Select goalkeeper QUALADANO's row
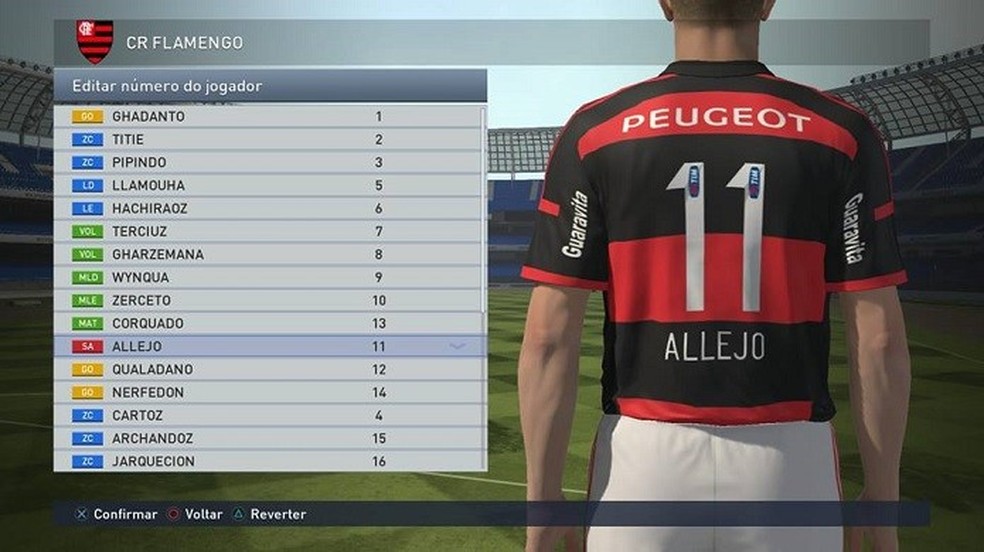 click(268, 369)
